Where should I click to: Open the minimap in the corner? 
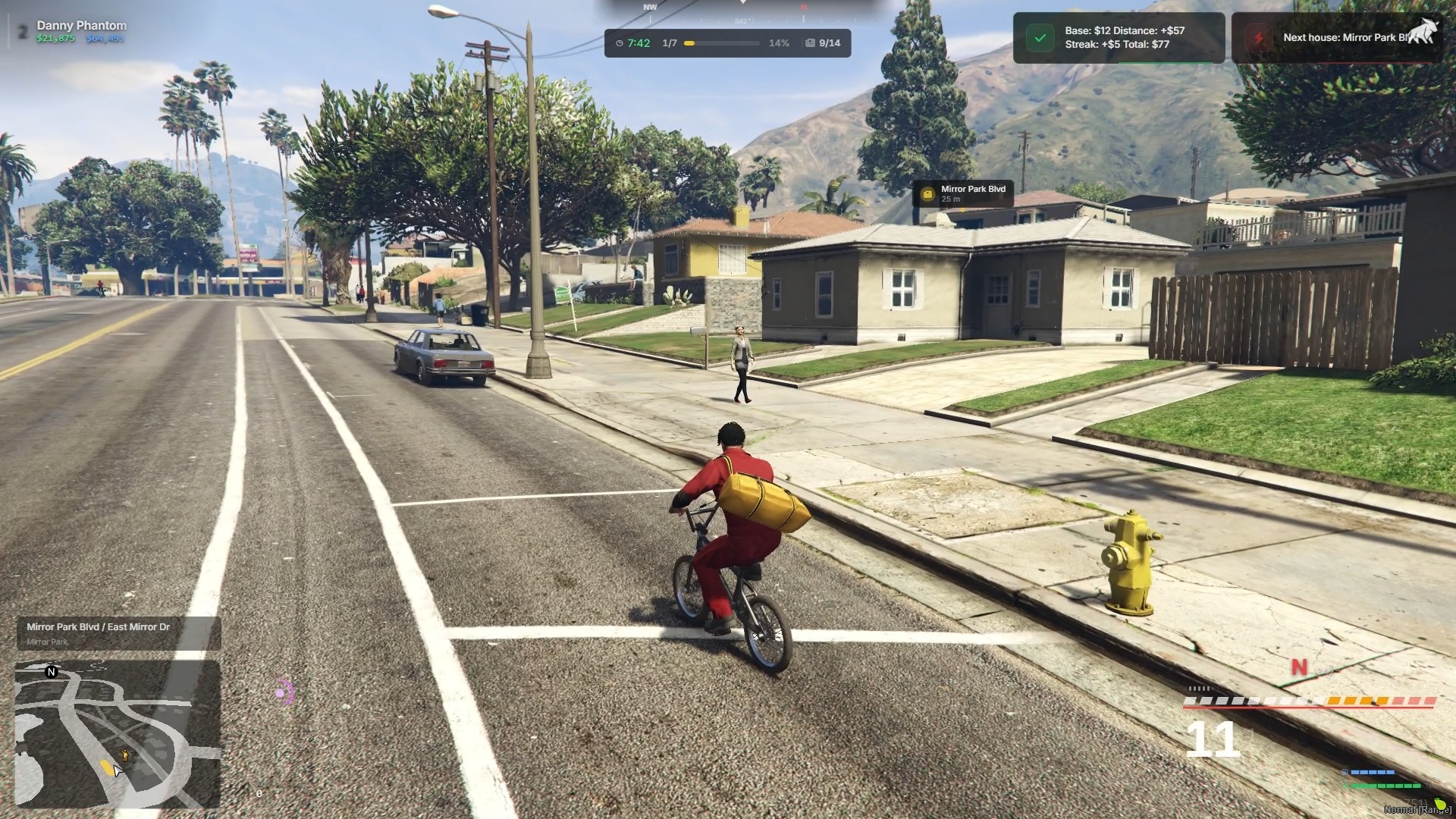tap(118, 734)
